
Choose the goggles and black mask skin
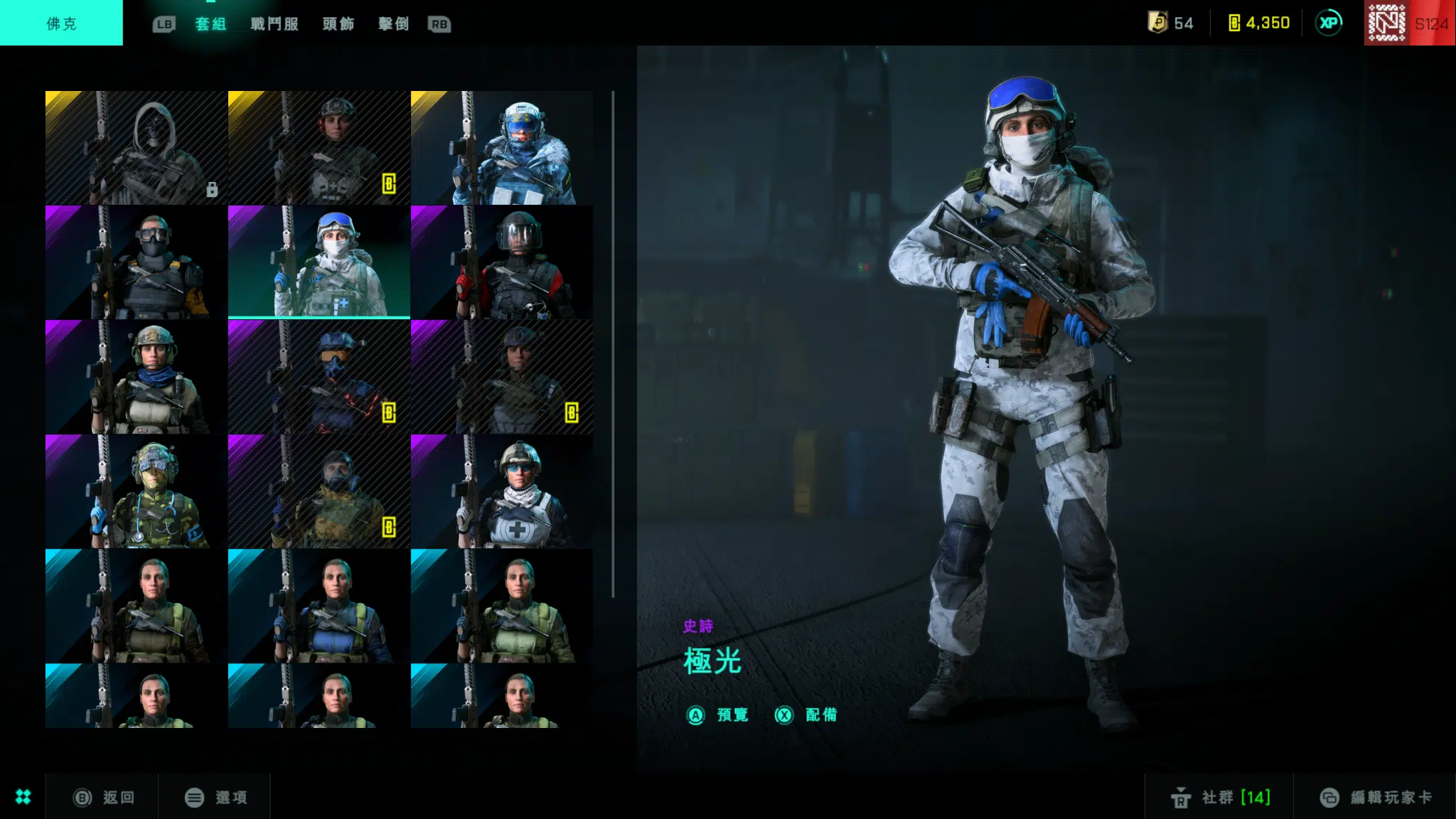[136, 262]
